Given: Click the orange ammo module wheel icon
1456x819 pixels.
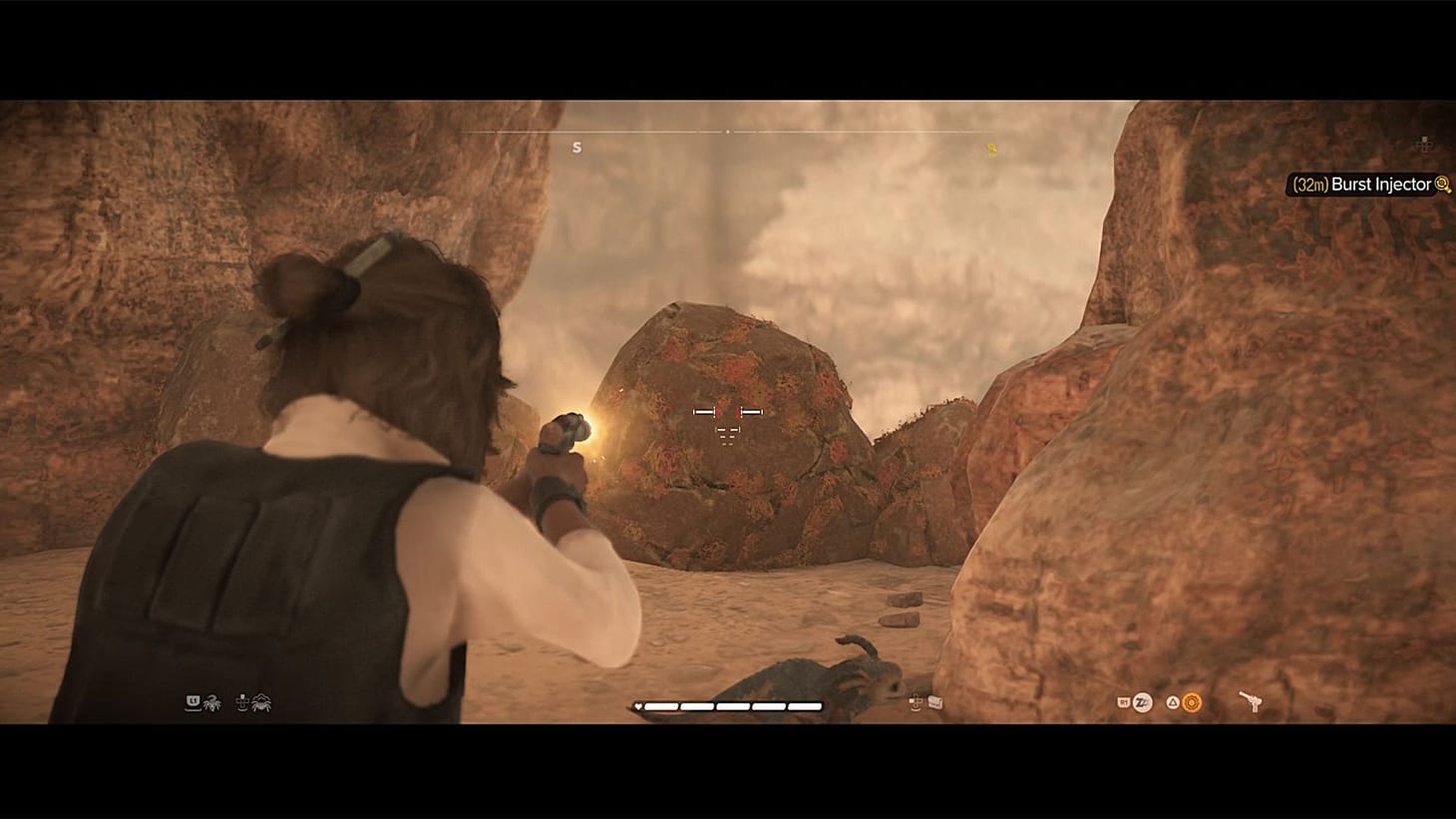Looking at the screenshot, I should click(1191, 701).
